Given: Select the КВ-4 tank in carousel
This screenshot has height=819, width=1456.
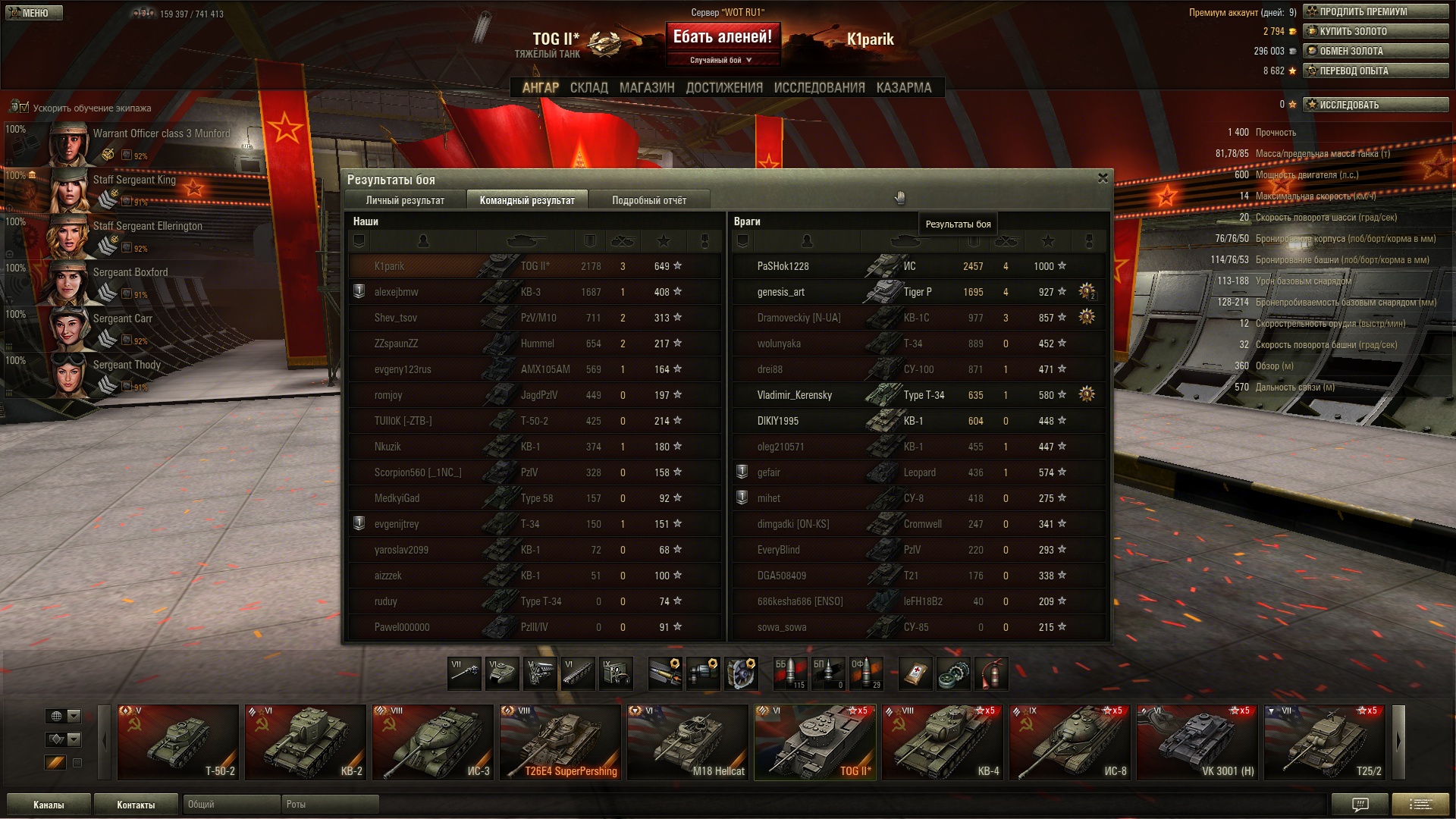Looking at the screenshot, I should pyautogui.click(x=942, y=742).
